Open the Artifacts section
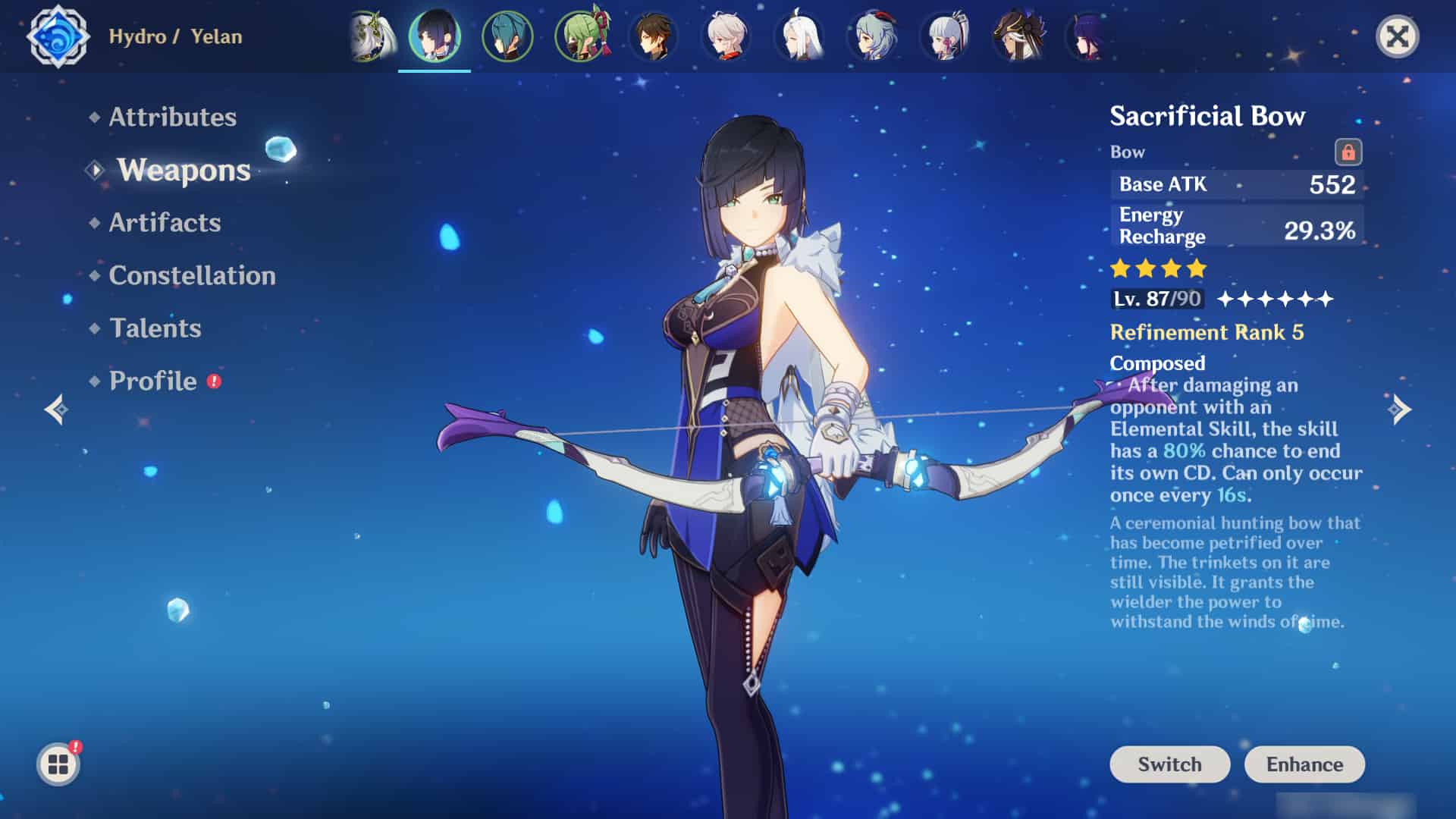This screenshot has height=819, width=1456. pyautogui.click(x=164, y=222)
